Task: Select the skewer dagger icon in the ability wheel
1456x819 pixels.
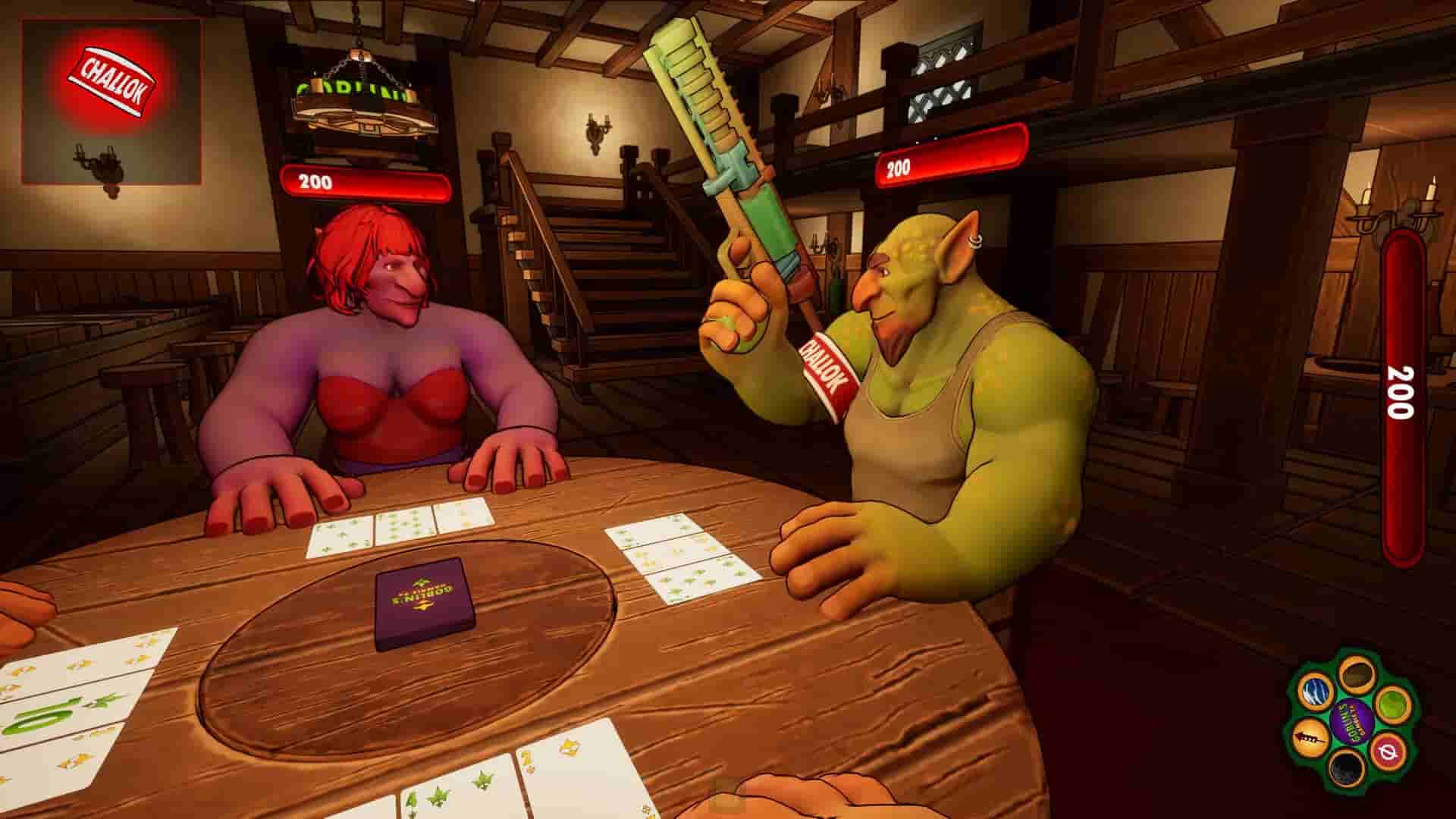Action: [x=1312, y=736]
